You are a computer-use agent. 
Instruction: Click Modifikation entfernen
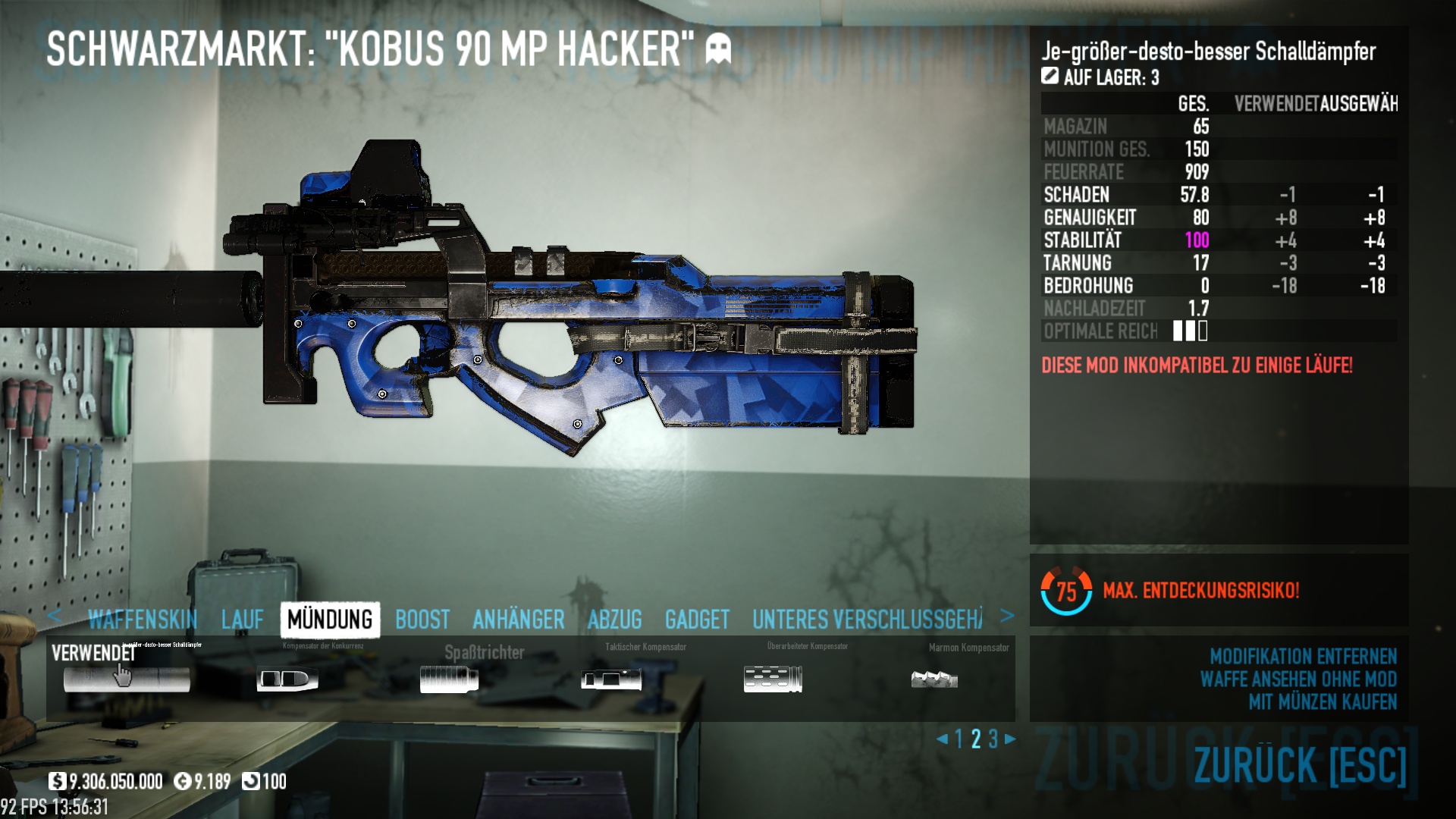(x=1303, y=657)
